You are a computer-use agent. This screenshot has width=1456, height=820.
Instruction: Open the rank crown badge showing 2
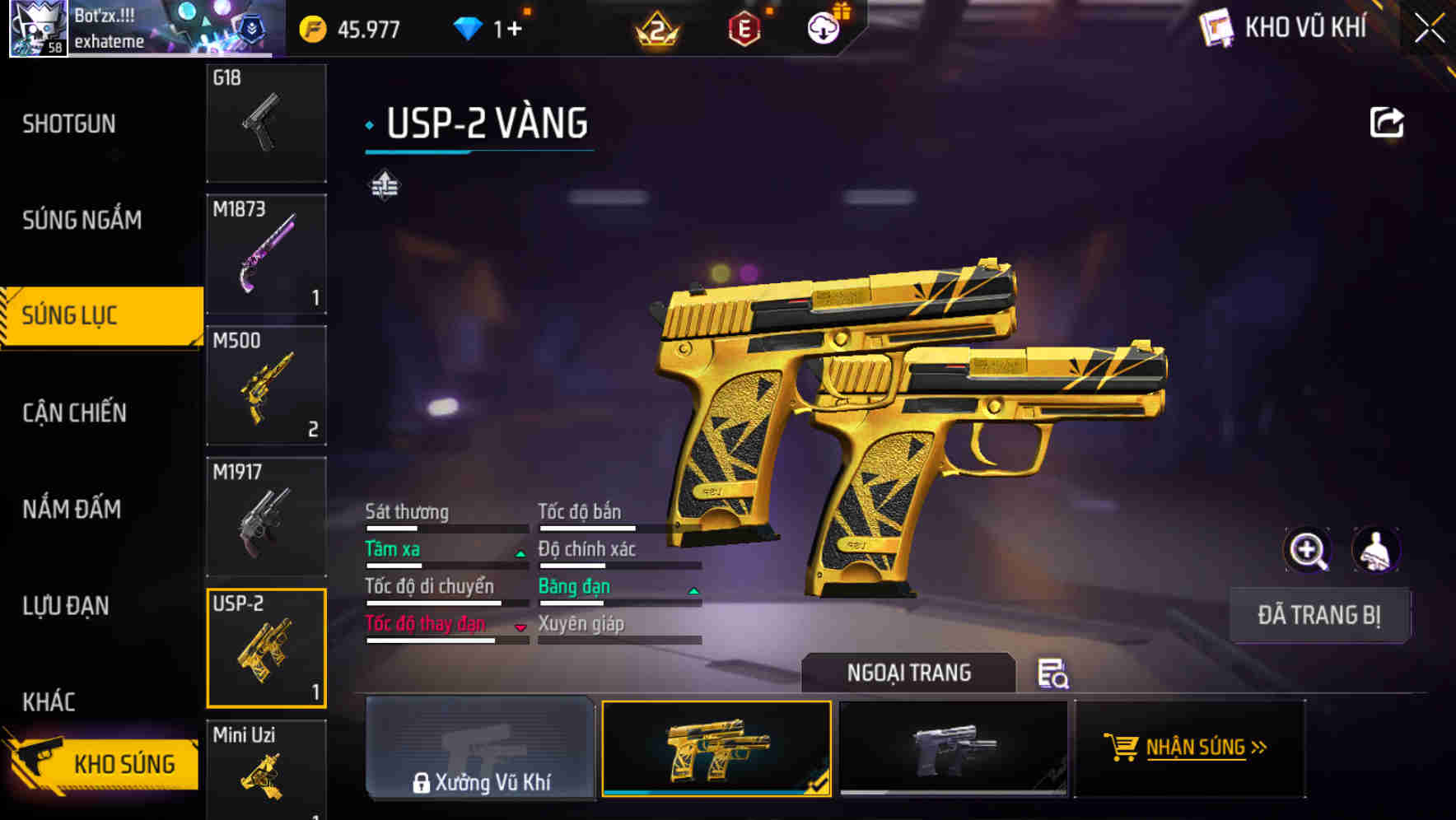[656, 29]
